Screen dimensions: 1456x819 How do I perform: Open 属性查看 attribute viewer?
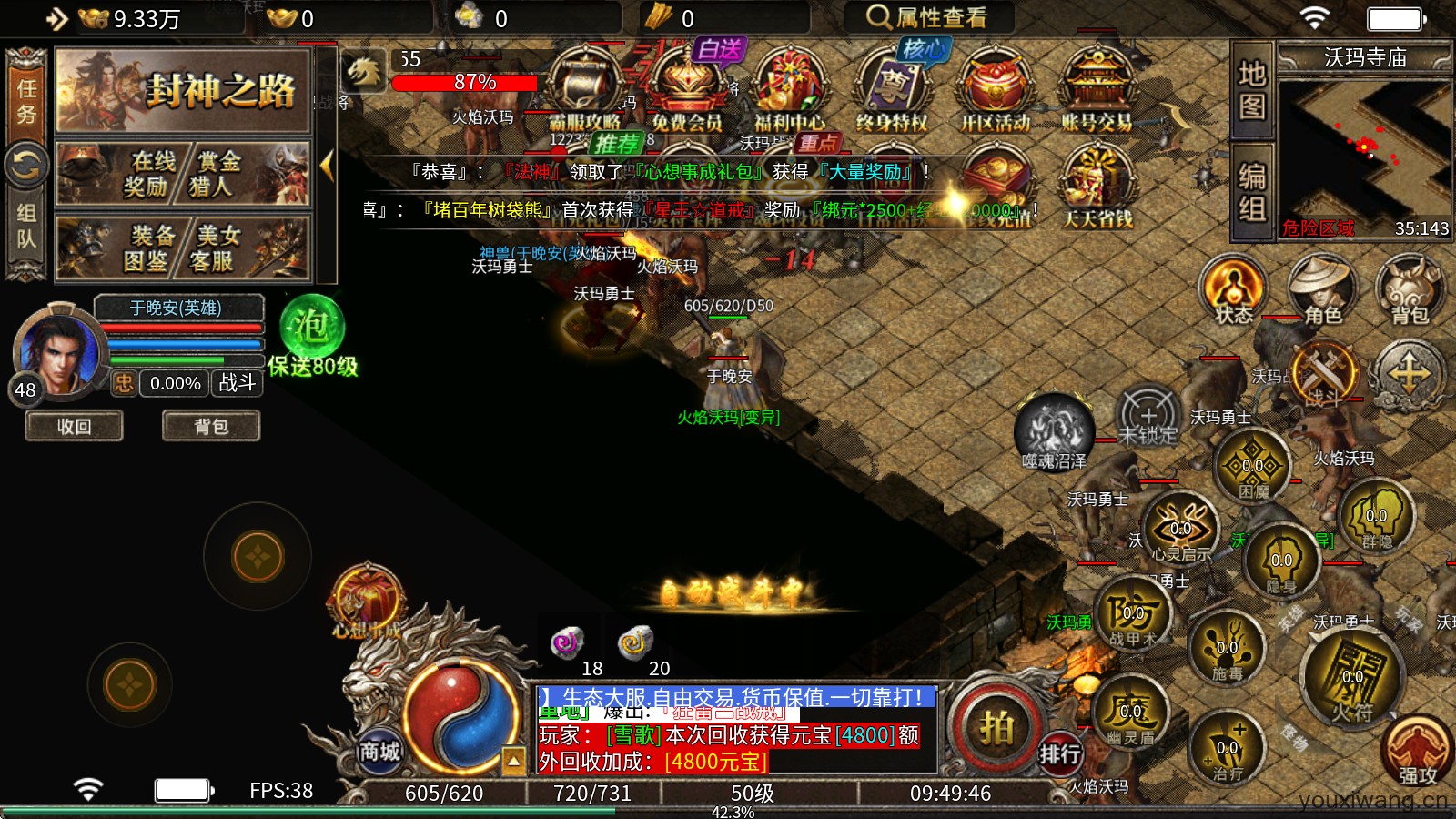[x=928, y=17]
